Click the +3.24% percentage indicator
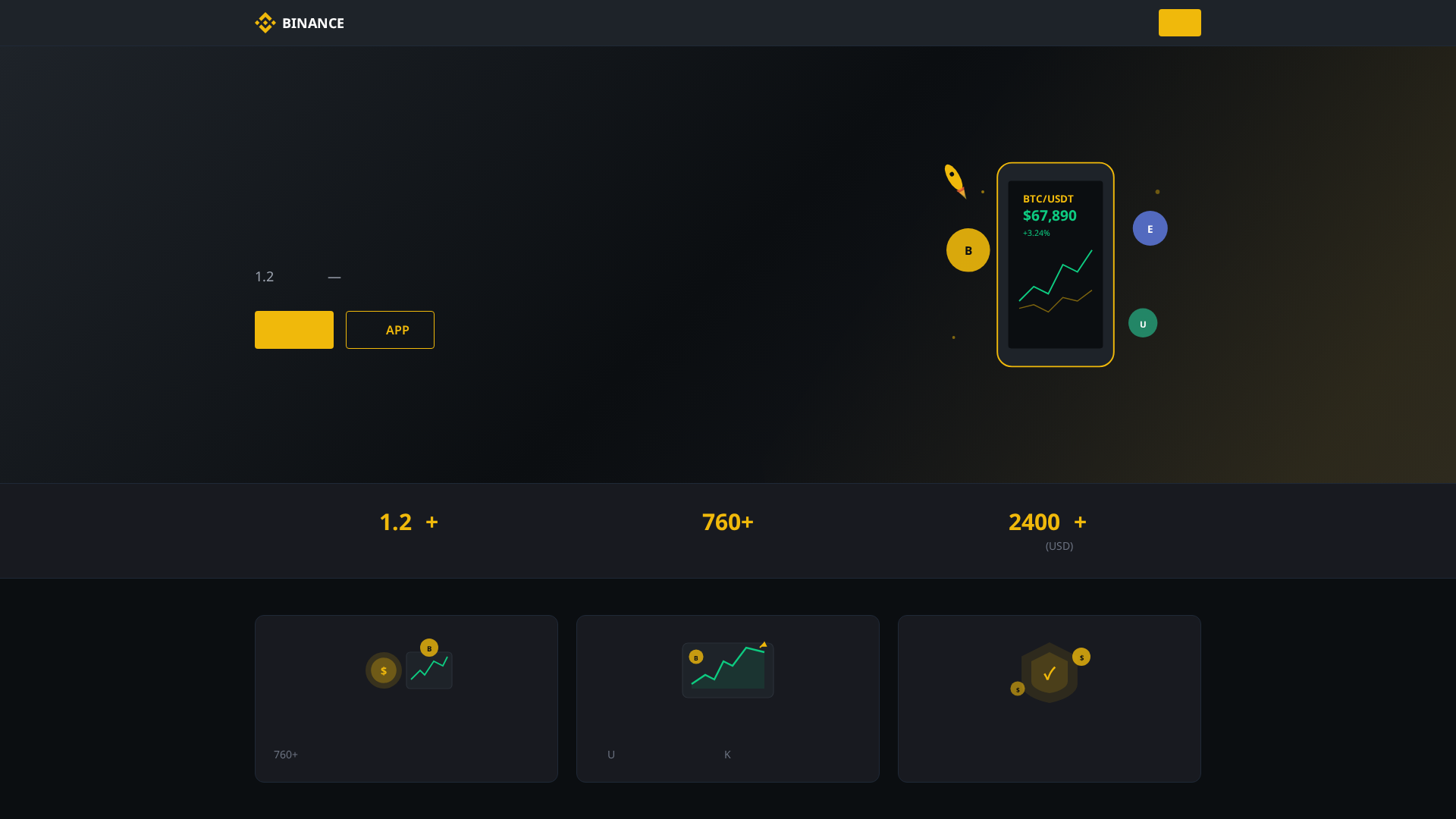1456x819 pixels. coord(1036,233)
